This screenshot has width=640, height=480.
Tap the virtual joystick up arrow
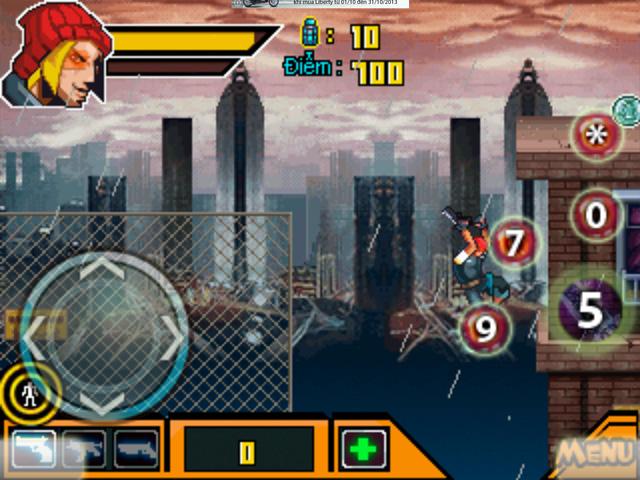(x=103, y=270)
